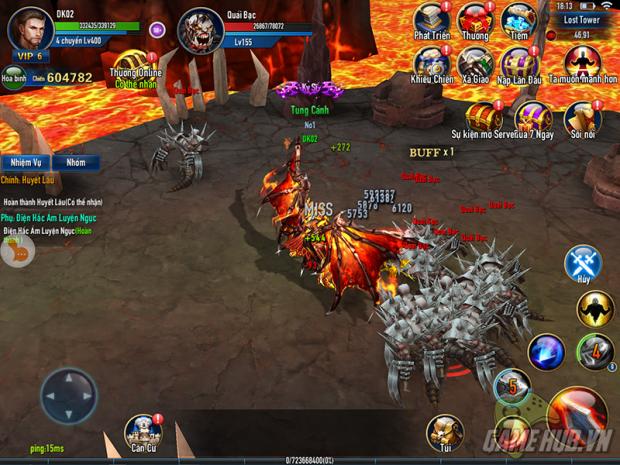Open the Túi bag inventory

(445, 431)
